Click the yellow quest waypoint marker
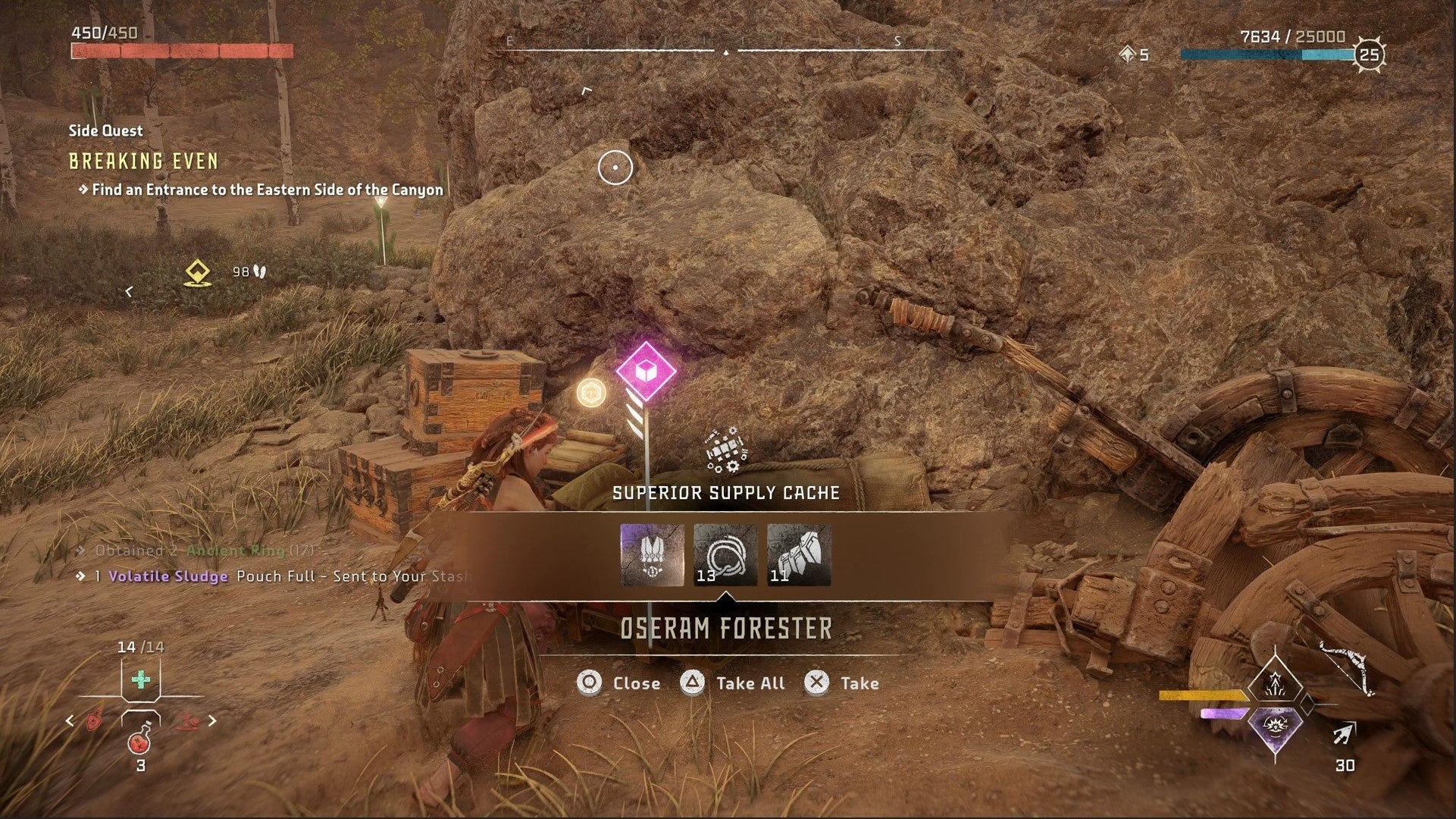The image size is (1456, 819). (198, 273)
